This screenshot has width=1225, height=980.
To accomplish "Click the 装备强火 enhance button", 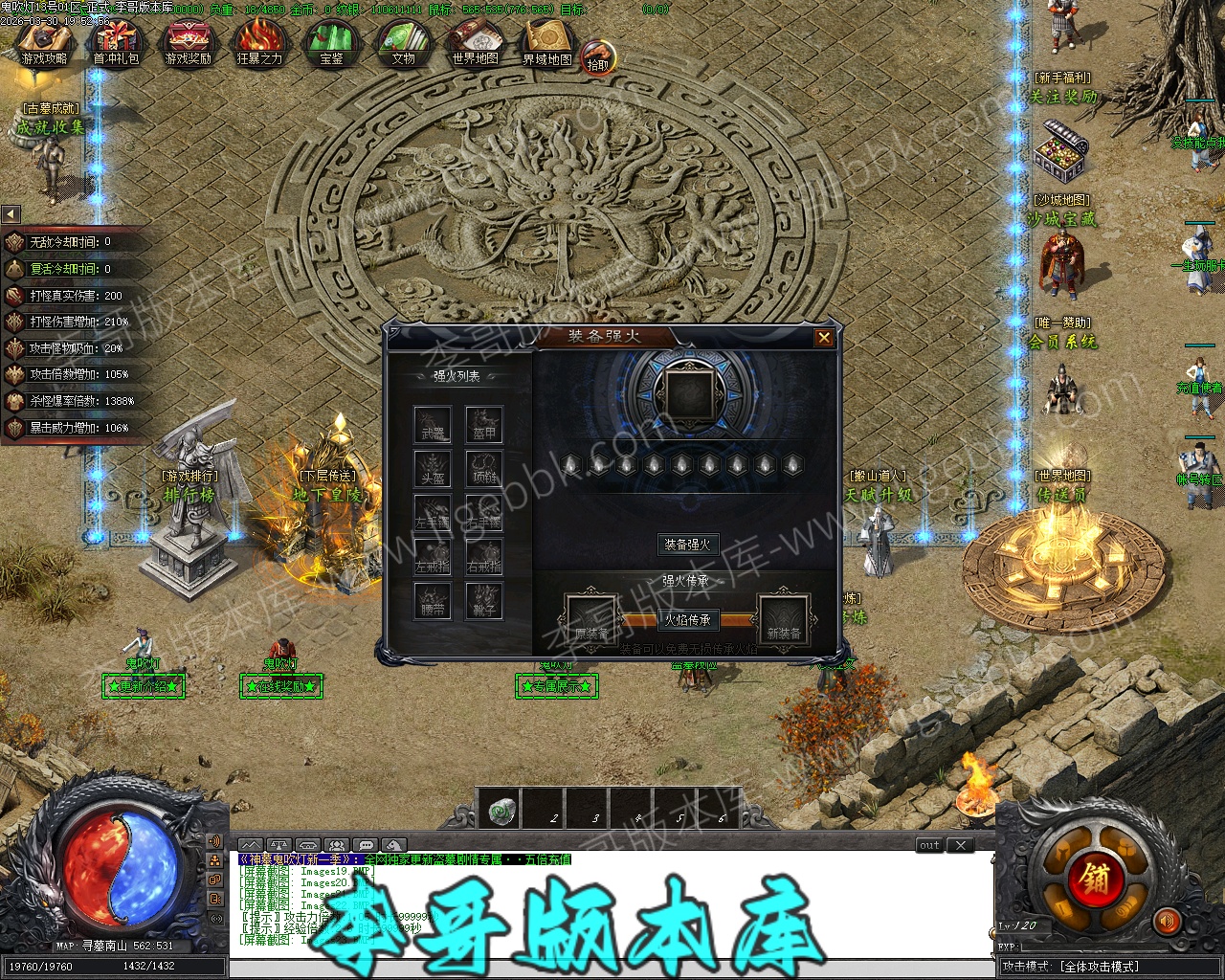I will [x=687, y=545].
